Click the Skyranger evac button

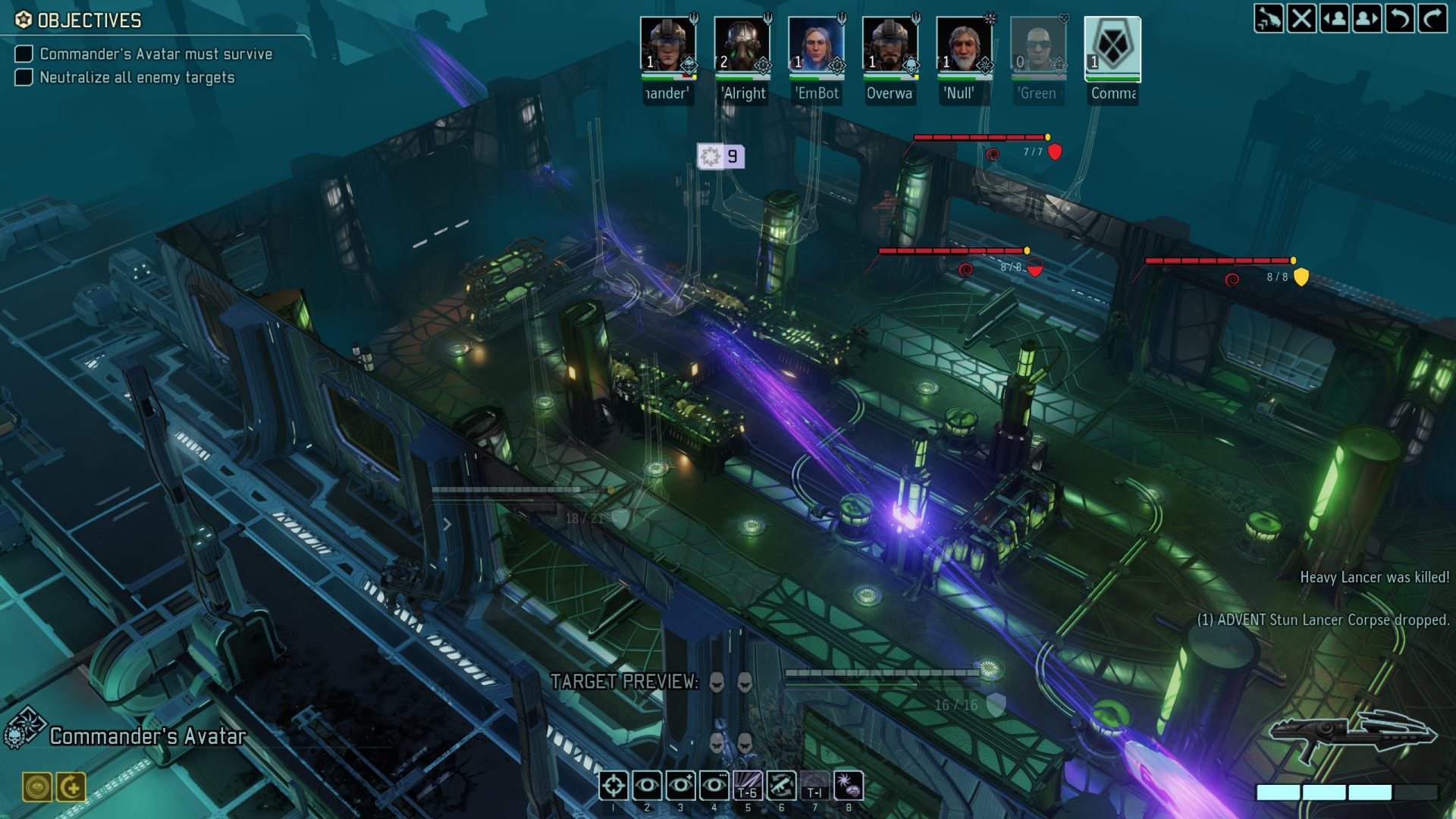pyautogui.click(x=1269, y=18)
